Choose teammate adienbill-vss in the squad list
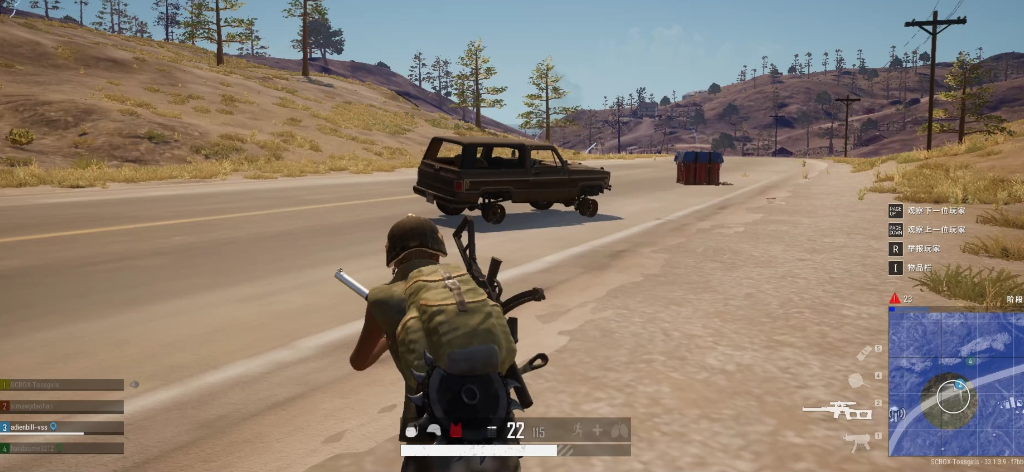 tap(62, 427)
